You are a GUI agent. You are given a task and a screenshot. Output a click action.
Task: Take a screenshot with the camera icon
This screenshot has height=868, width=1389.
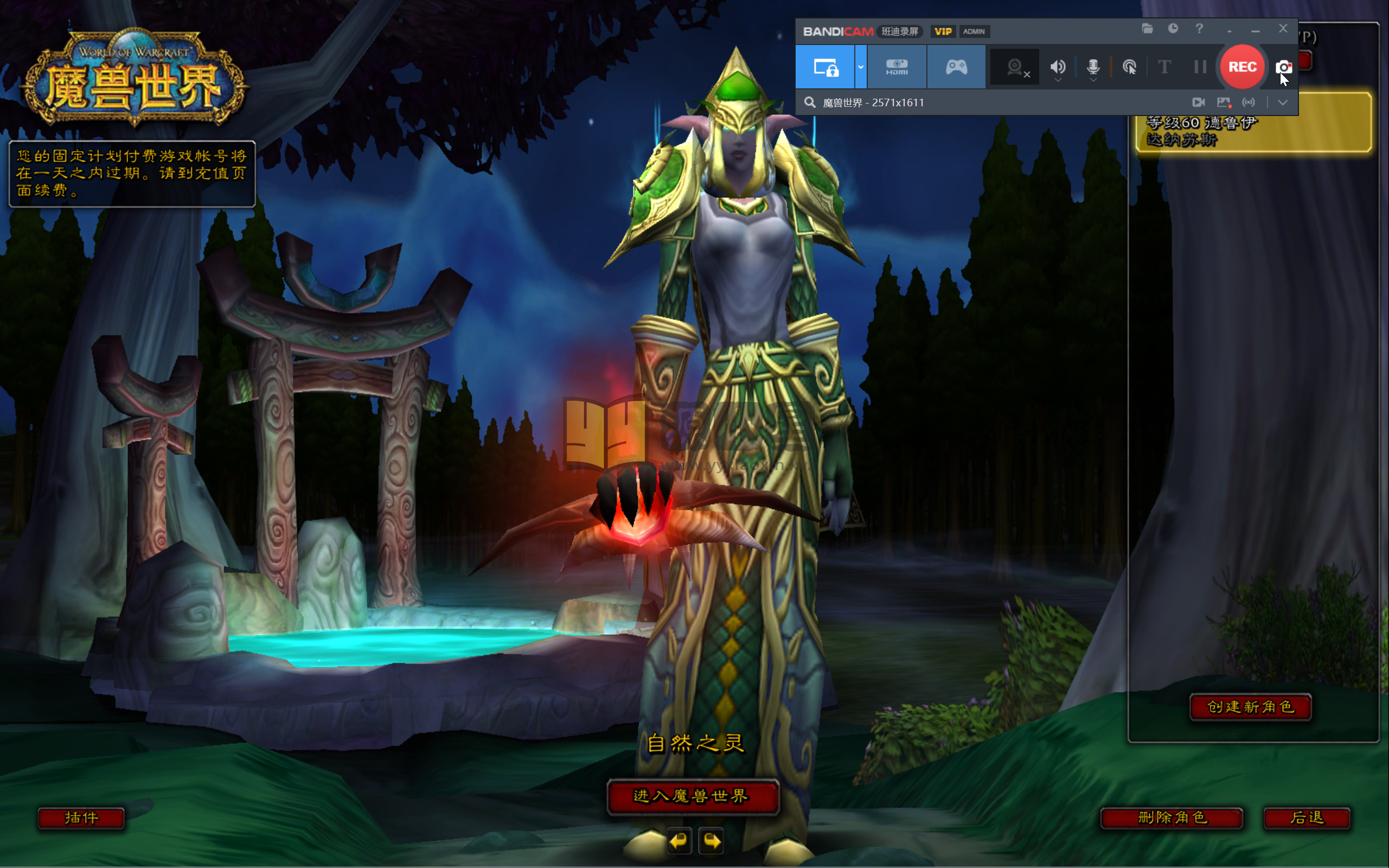1283,67
